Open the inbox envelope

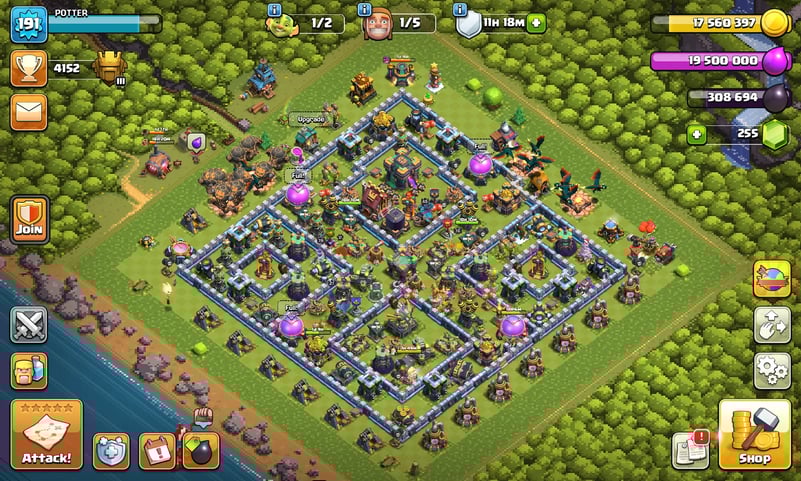pos(29,111)
